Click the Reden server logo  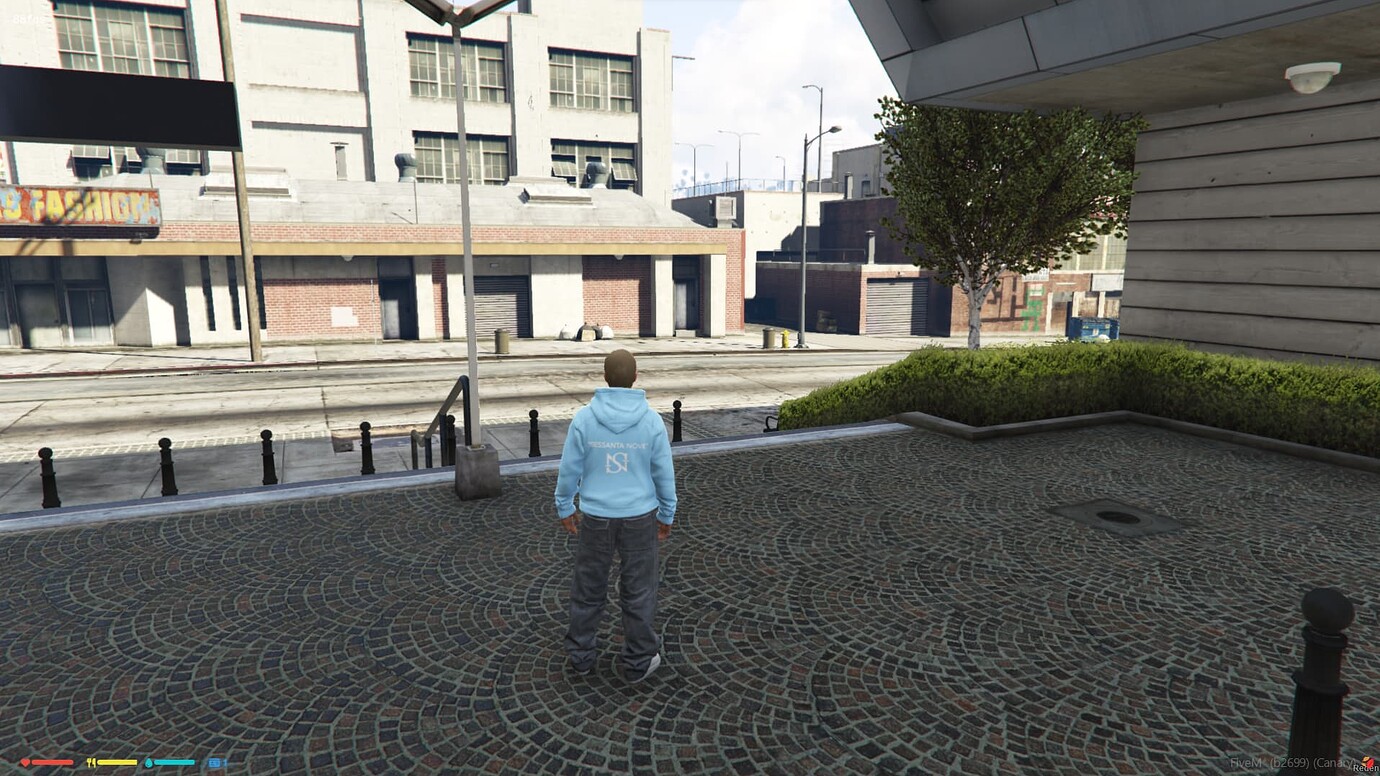pyautogui.click(x=1367, y=760)
